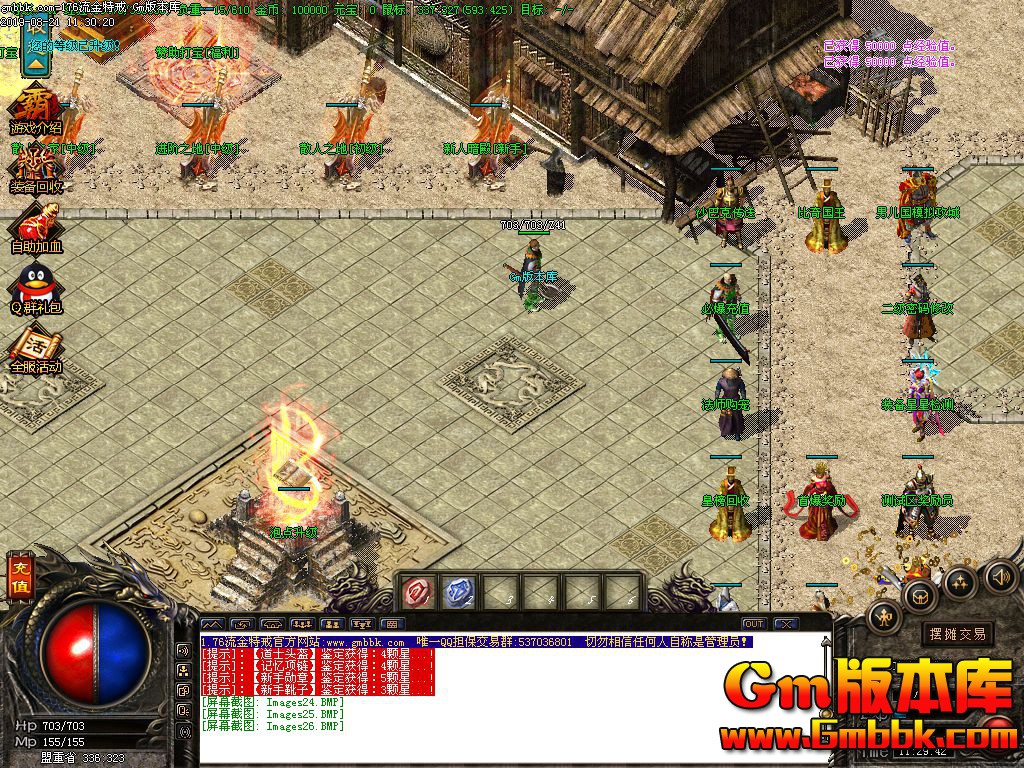Open the Q群礼包 penguin gift pack
Screen dimensions: 1024x768
coord(37,287)
